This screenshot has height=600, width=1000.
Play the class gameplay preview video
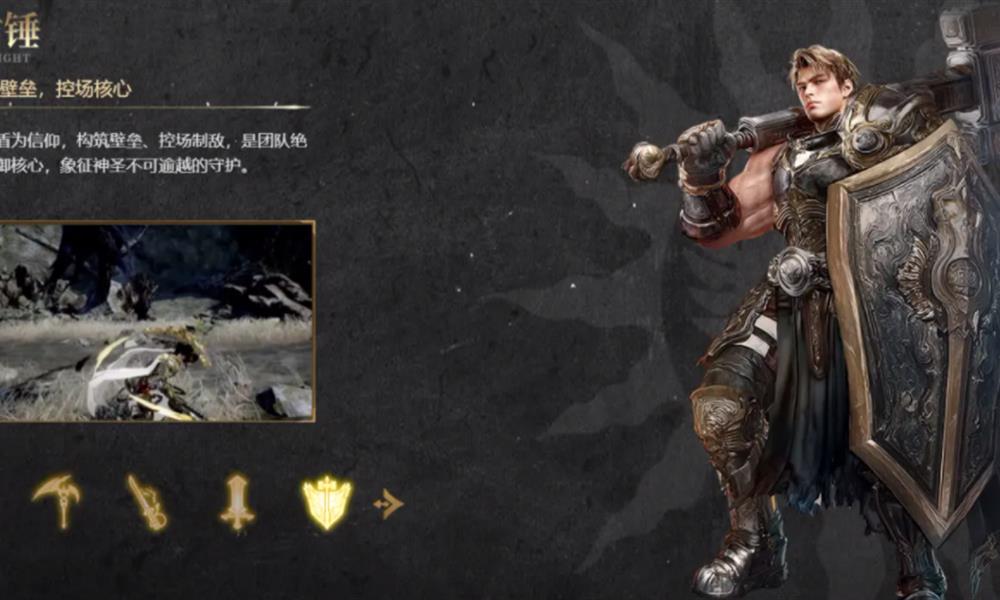tap(156, 321)
